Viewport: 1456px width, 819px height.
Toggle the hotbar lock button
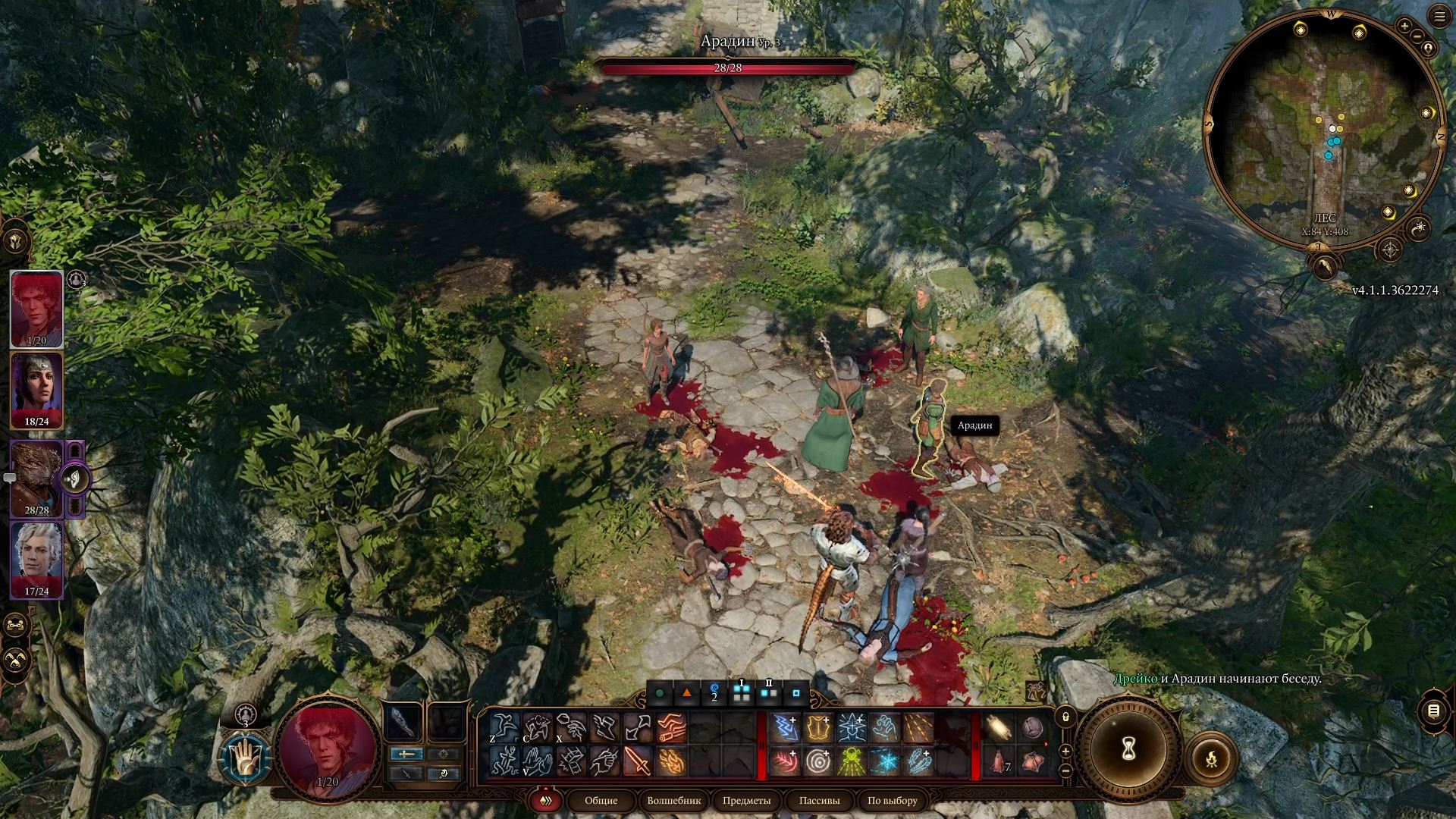[1065, 717]
